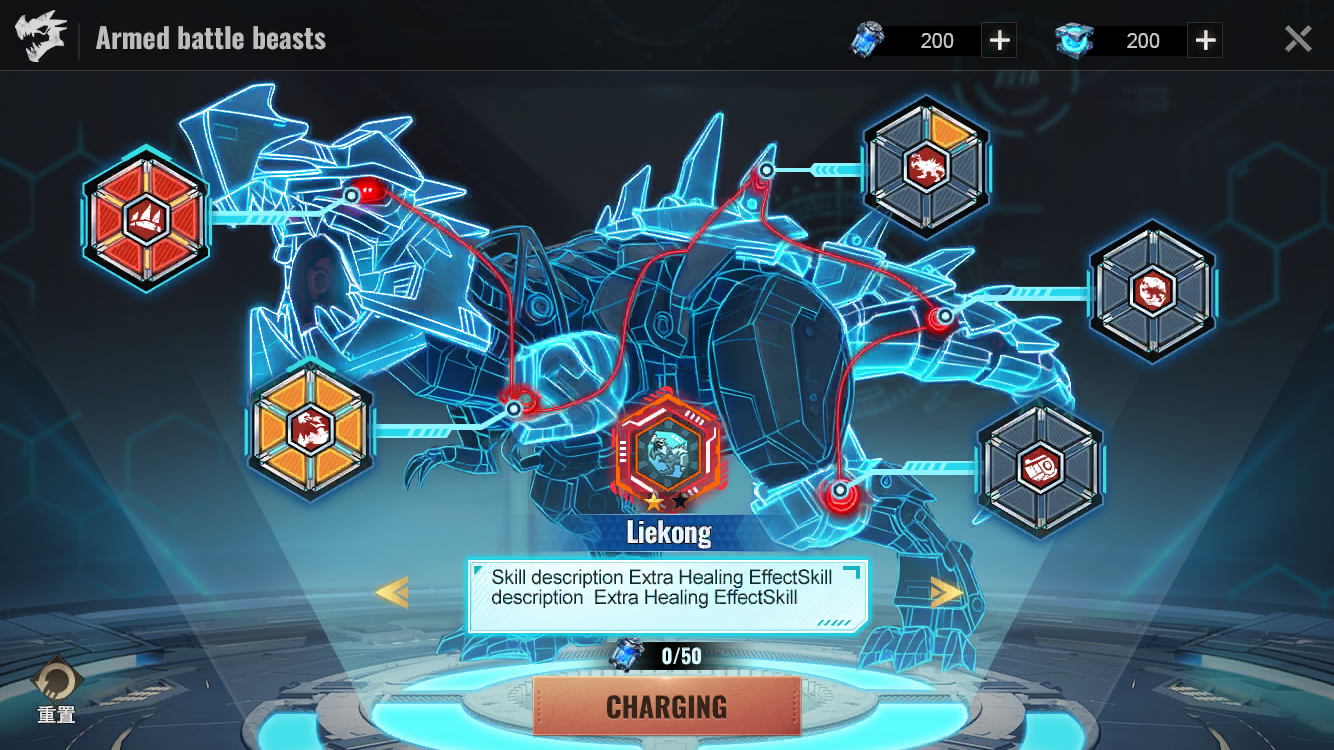Image resolution: width=1334 pixels, height=750 pixels.
Task: Select the Liekong beast portrait emblem
Action: click(x=667, y=452)
